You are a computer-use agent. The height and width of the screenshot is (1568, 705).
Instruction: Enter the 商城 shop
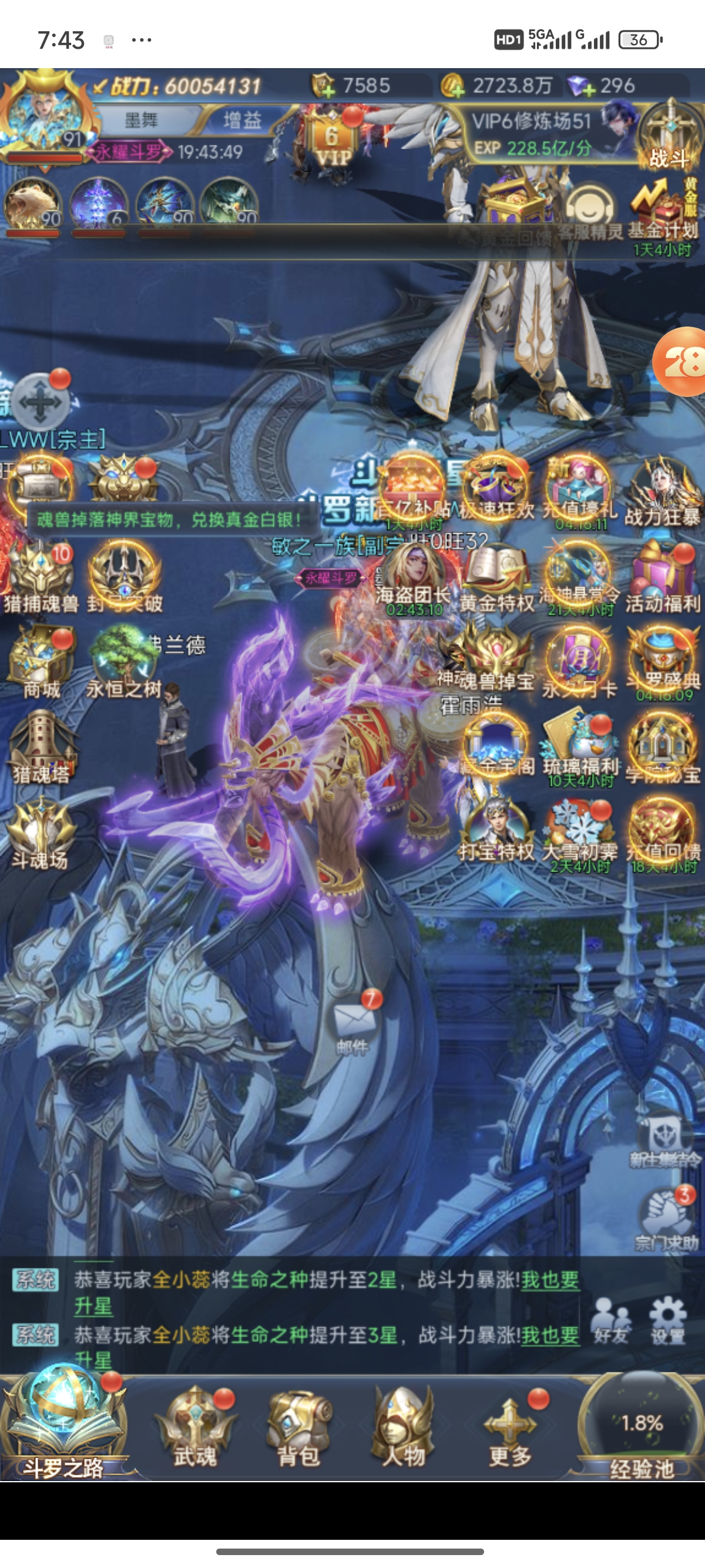(41, 662)
